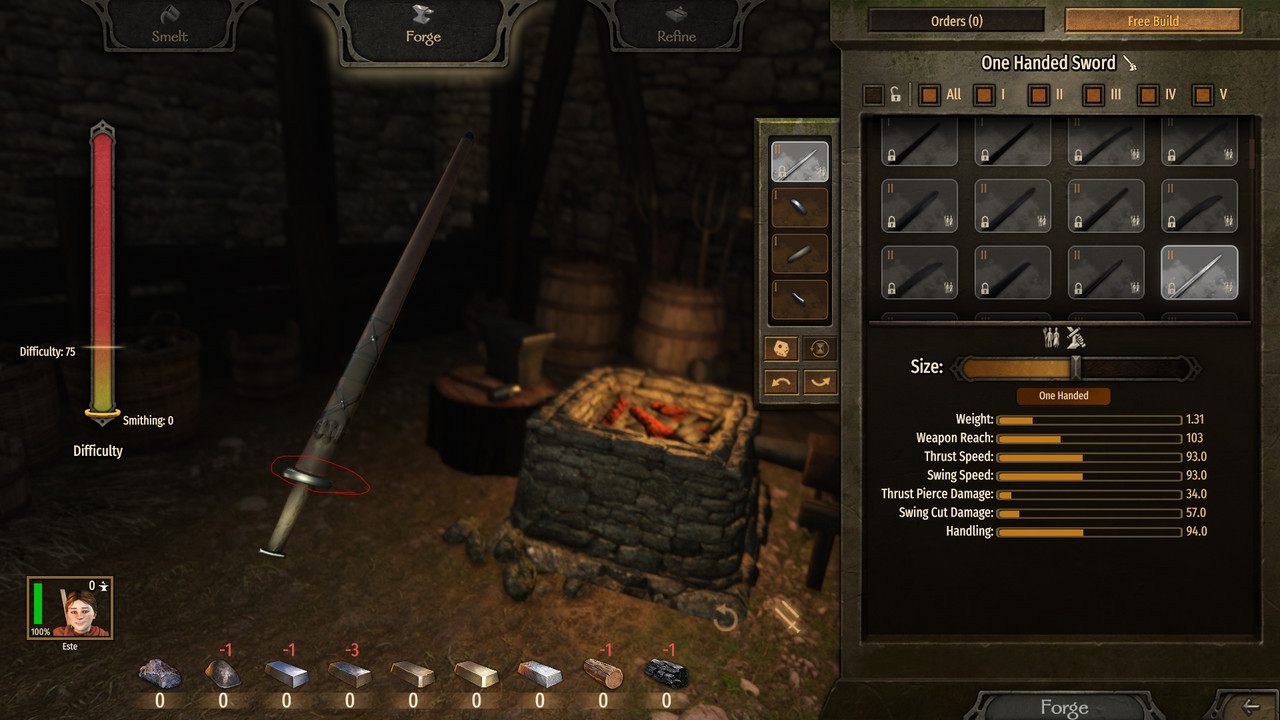The height and width of the screenshot is (720, 1280).
Task: Select the blade piece slot
Action: [x=799, y=162]
